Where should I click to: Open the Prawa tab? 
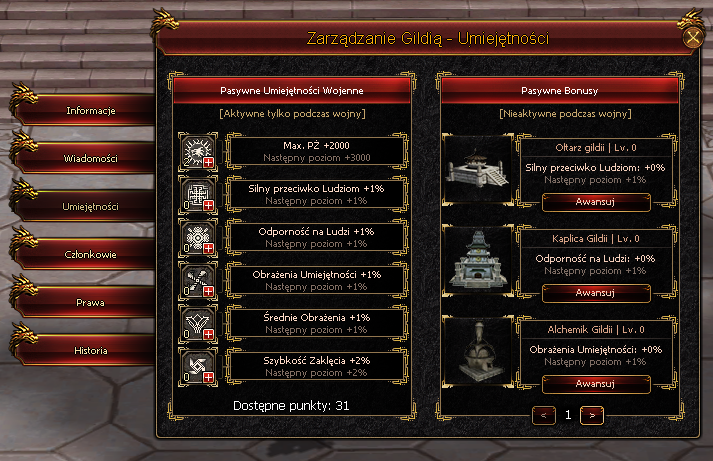(92, 302)
